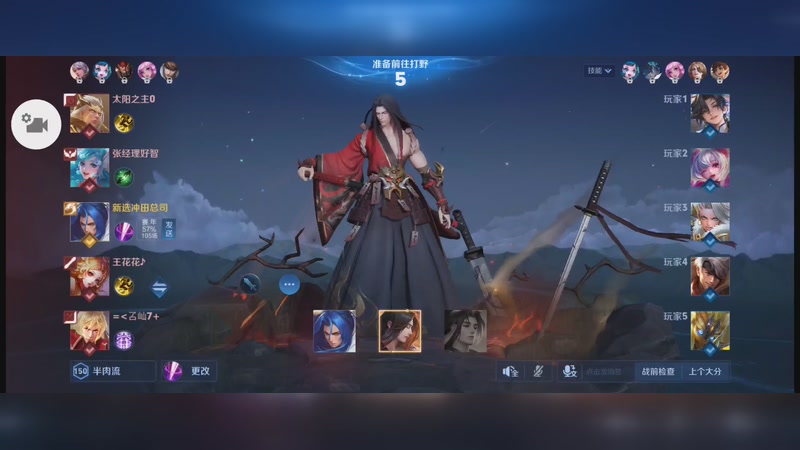Select enemy 玩家5's hero portrait
800x450 pixels.
pos(710,331)
